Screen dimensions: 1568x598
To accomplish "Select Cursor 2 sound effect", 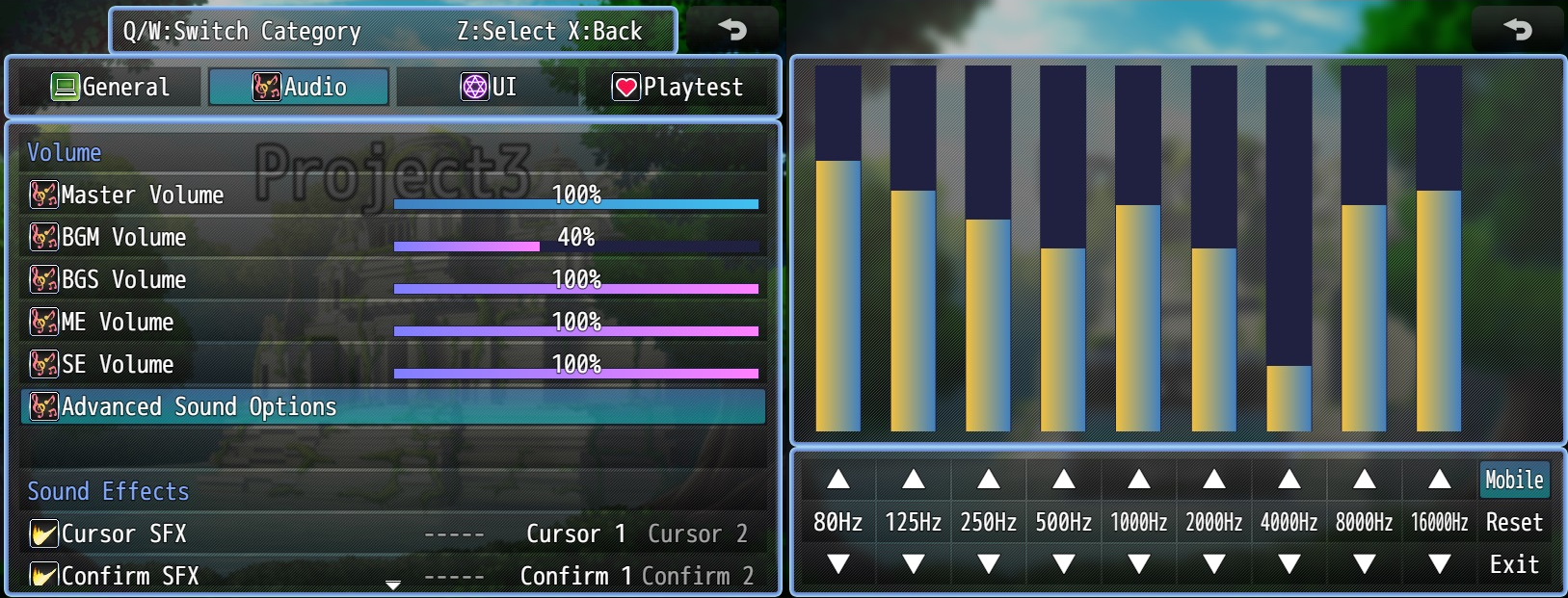I will [x=697, y=533].
